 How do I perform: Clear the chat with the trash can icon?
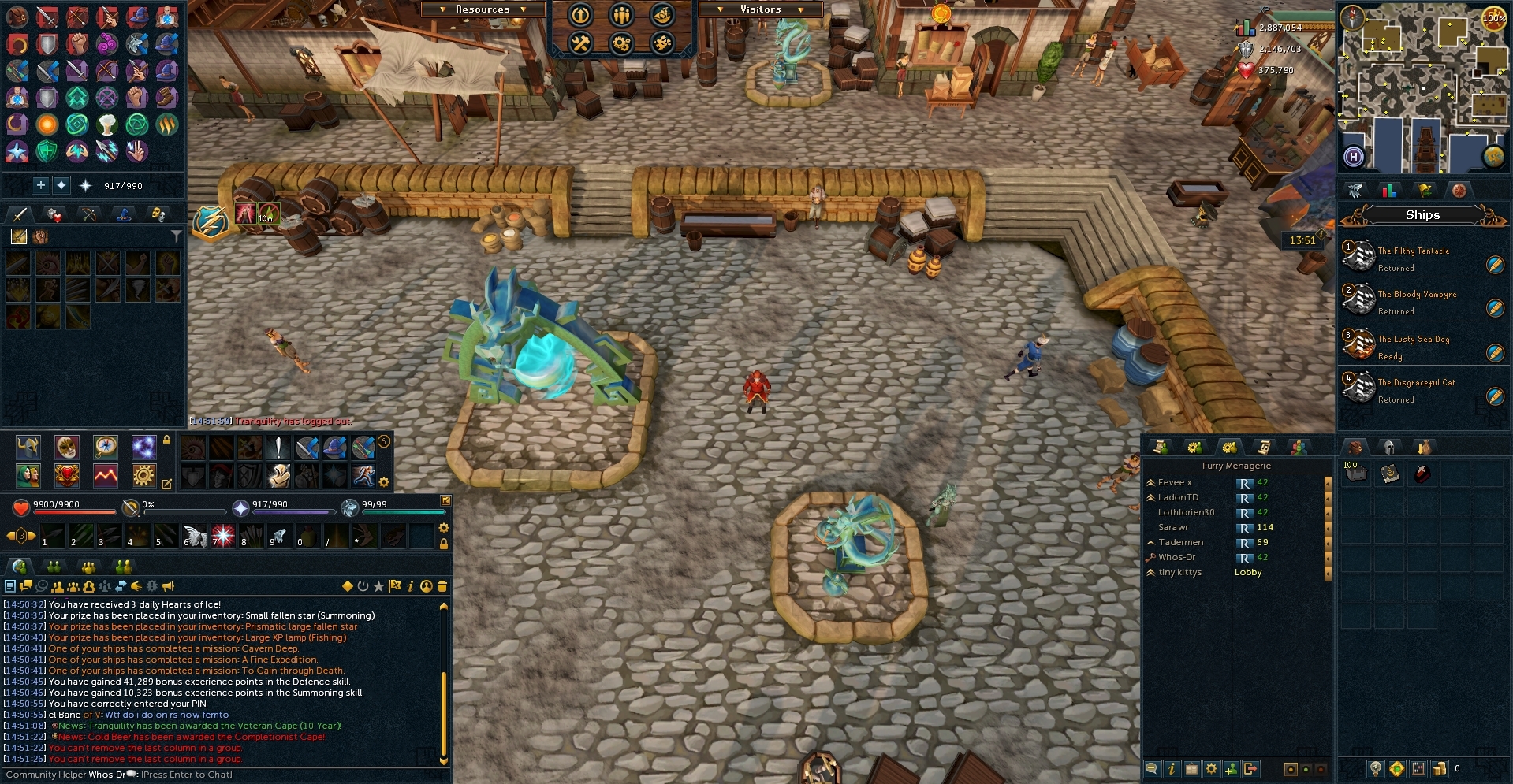442,586
